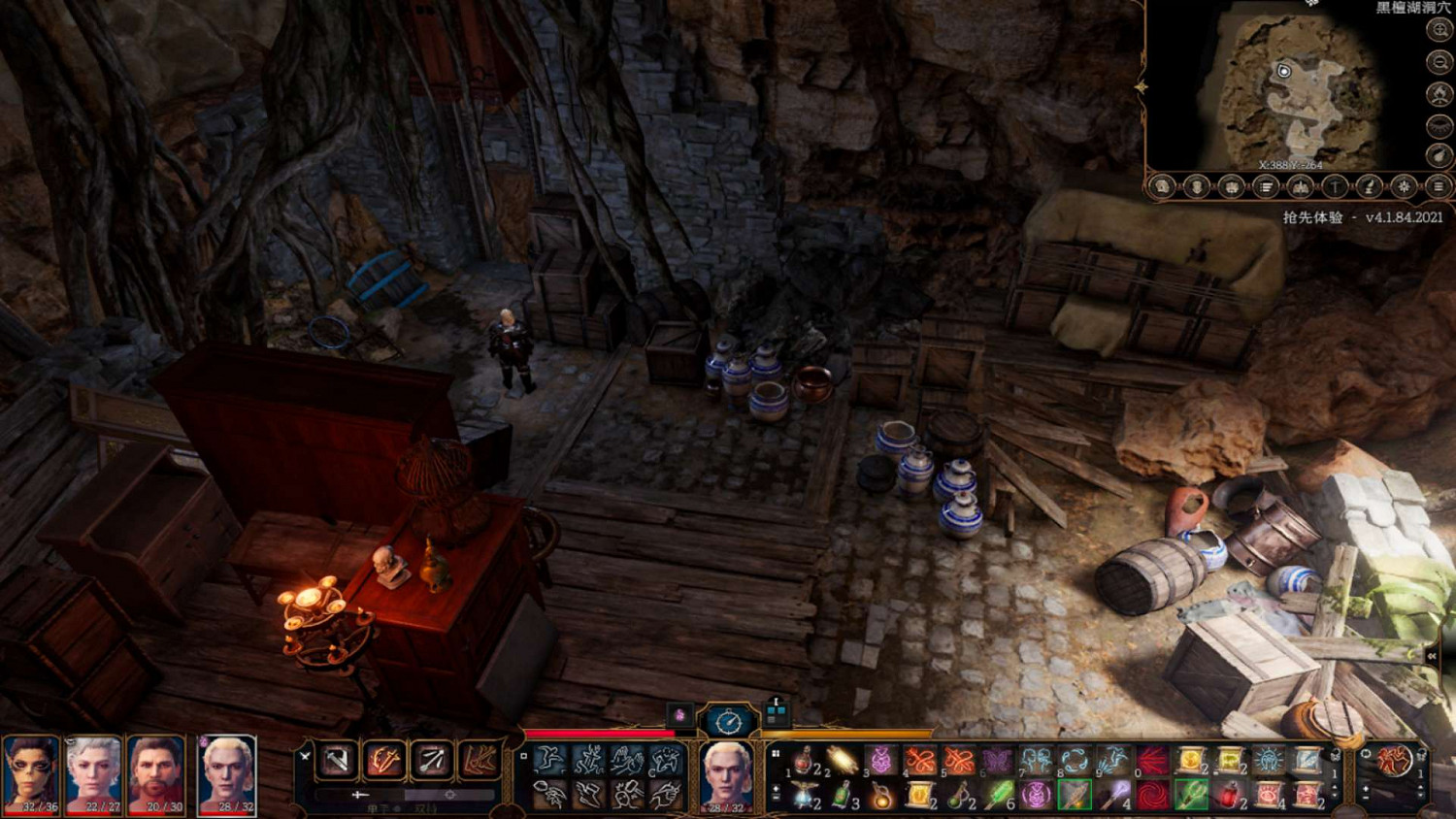
Task: Activate the green potion bottle slot
Action: coord(843,797)
